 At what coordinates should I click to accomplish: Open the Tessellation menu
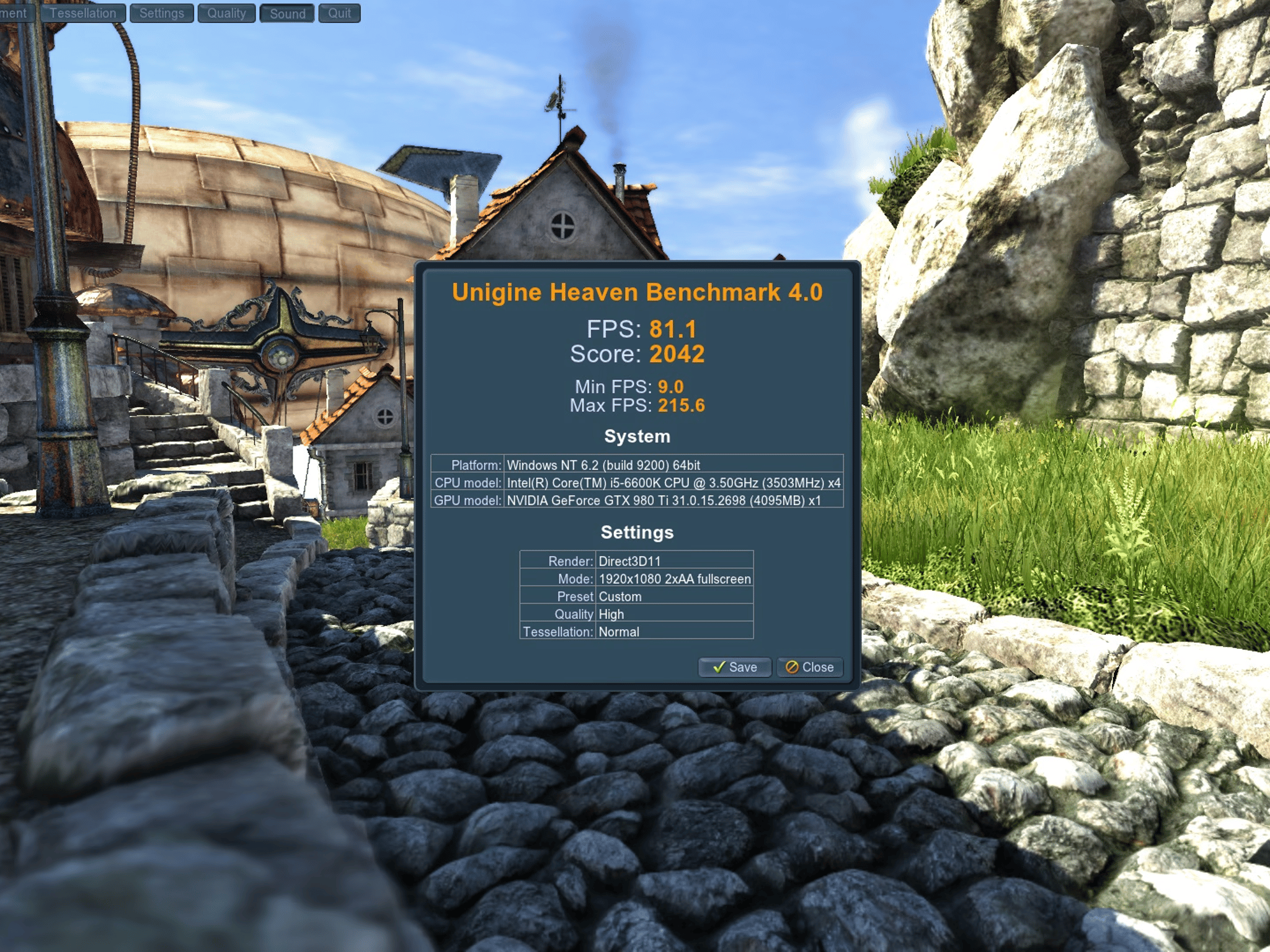click(x=84, y=12)
